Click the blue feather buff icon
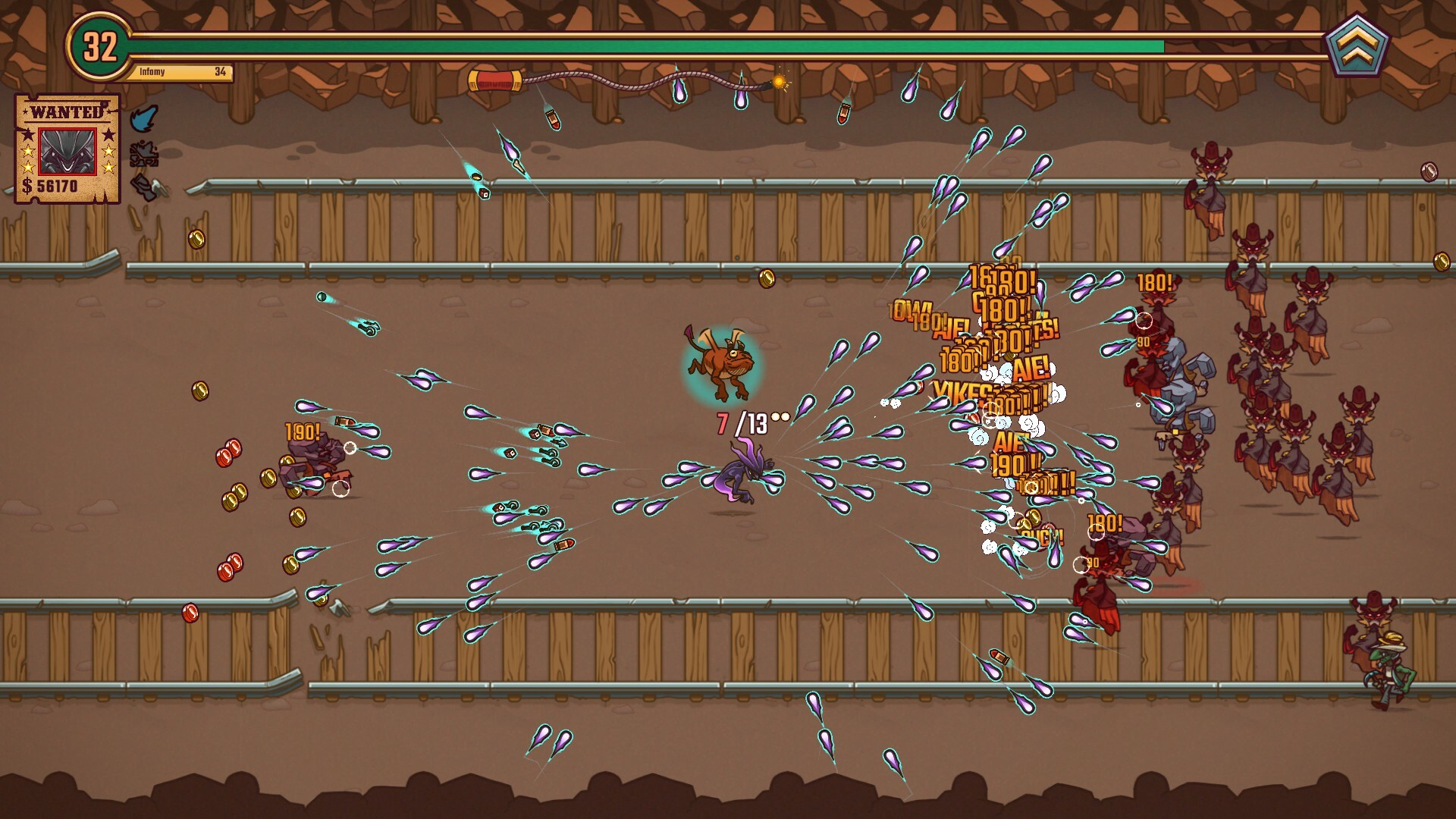1456x819 pixels. pyautogui.click(x=144, y=118)
